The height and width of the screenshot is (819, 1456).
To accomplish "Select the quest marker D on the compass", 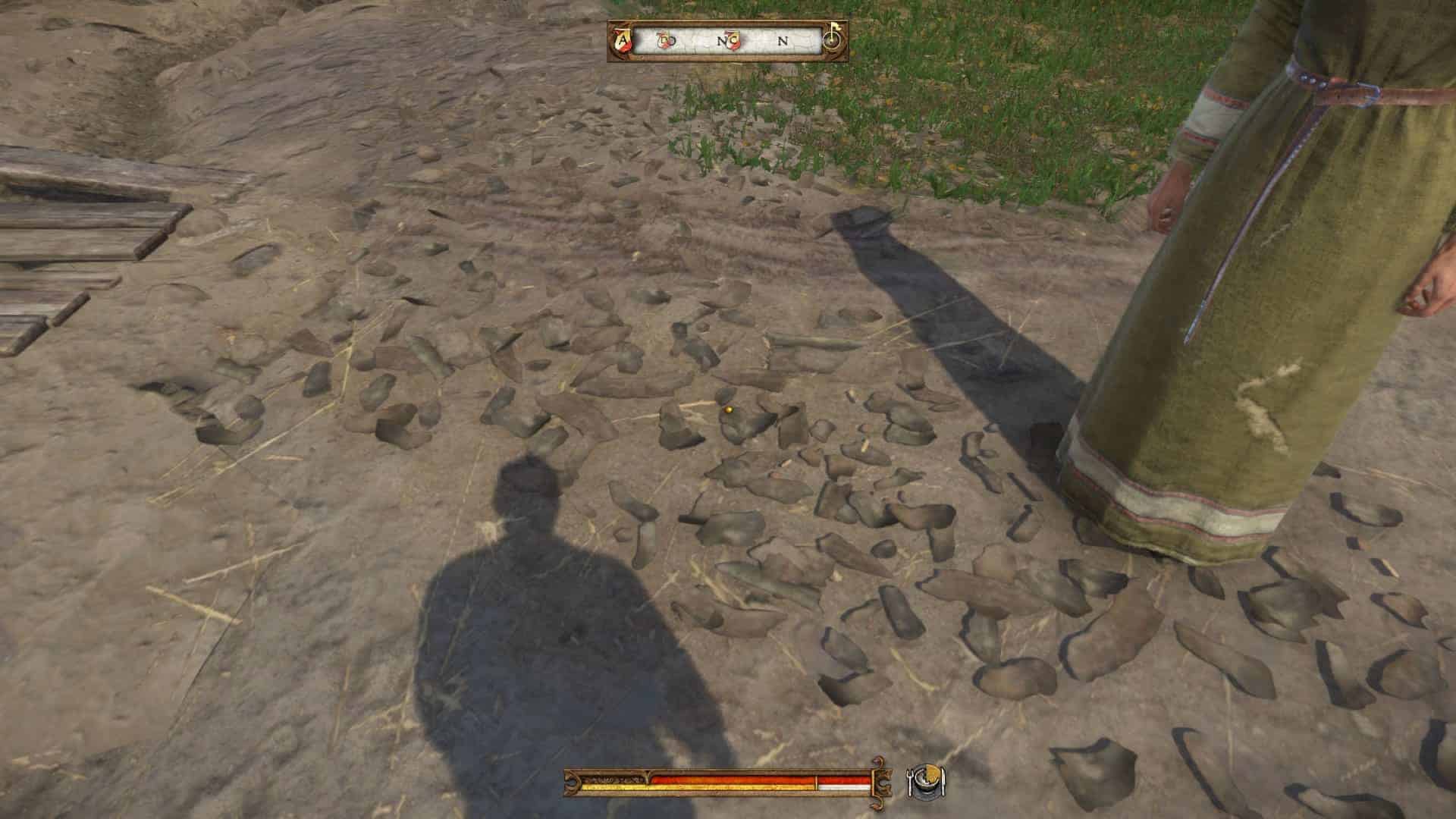I will [665, 41].
